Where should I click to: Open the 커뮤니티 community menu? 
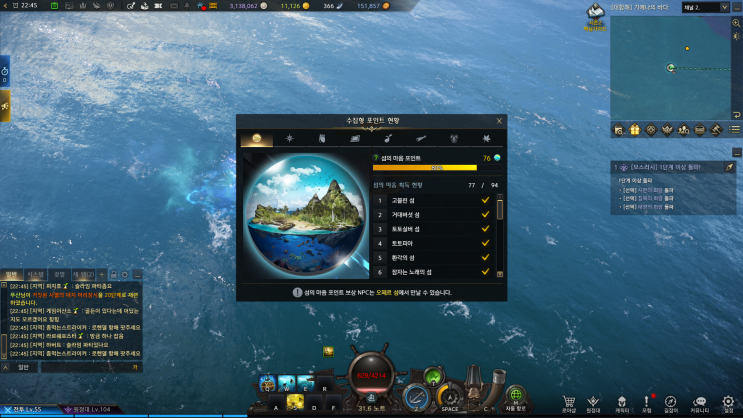click(700, 400)
